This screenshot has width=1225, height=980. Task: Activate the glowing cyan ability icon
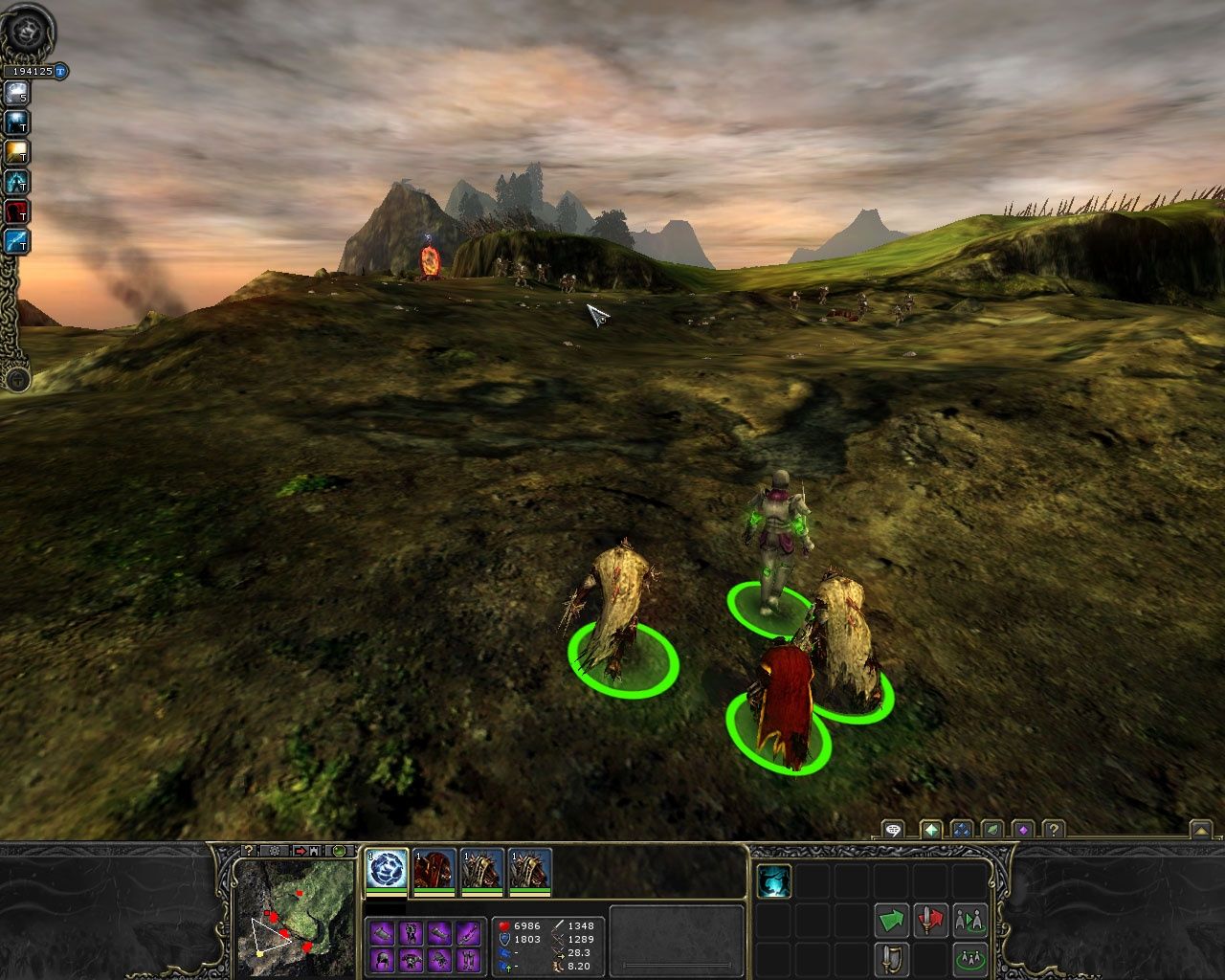[774, 880]
